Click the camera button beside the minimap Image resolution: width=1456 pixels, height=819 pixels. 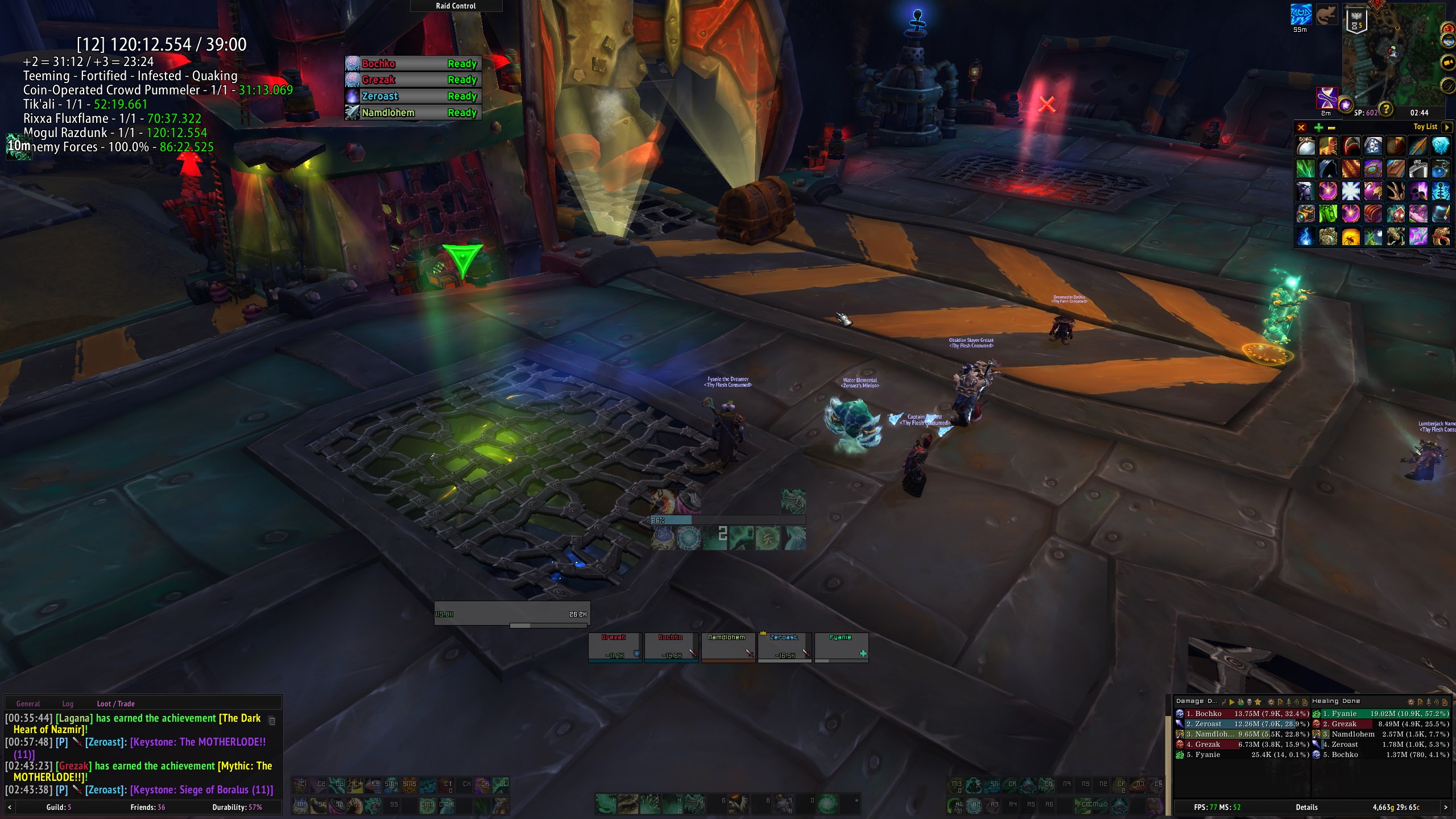1448,62
